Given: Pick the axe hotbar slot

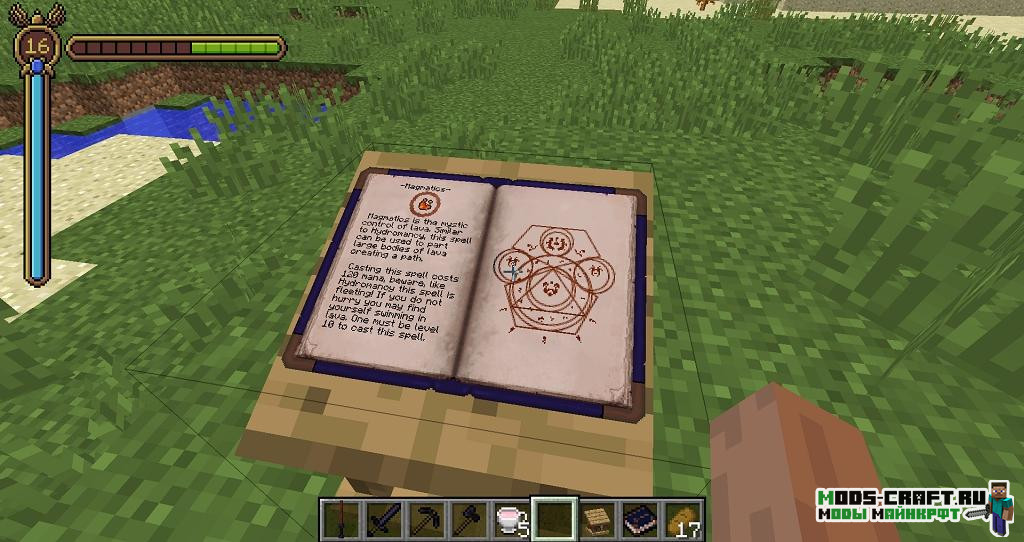Looking at the screenshot, I should coord(469,519).
